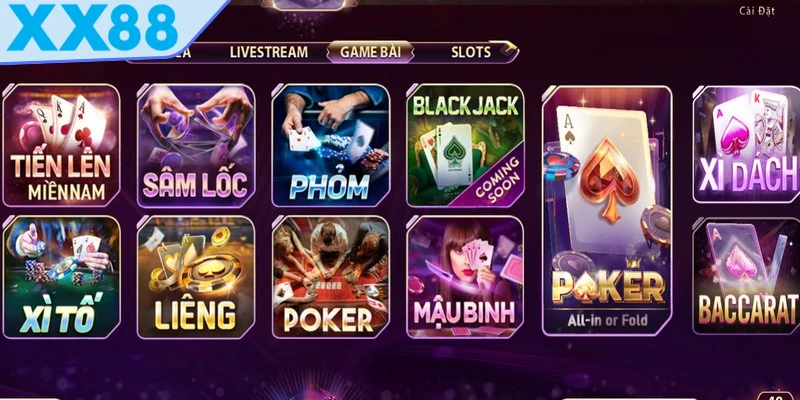Open the Liêng card game

[x=195, y=277]
